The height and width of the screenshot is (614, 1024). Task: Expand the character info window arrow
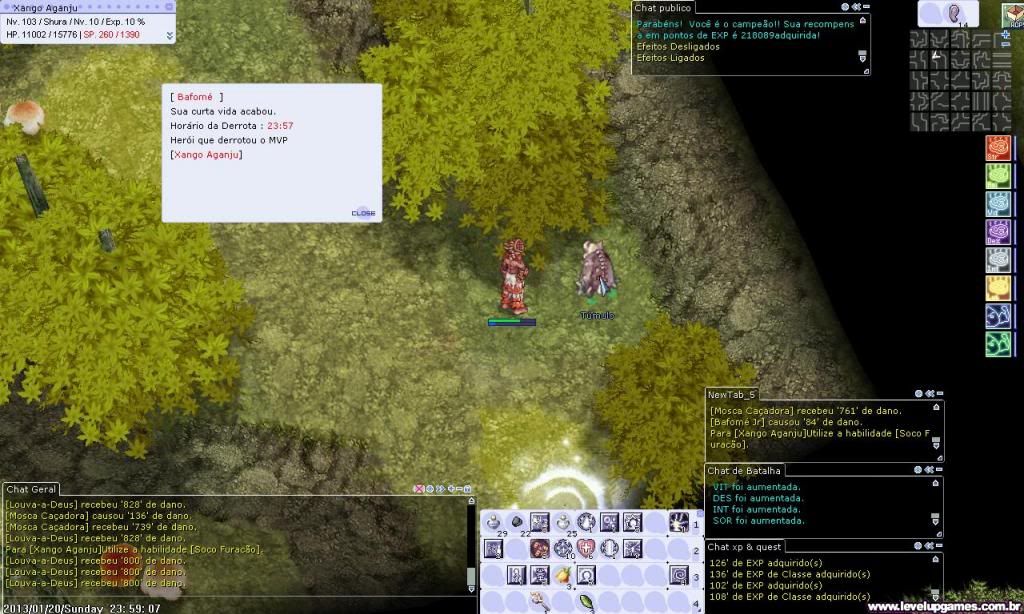(169, 35)
